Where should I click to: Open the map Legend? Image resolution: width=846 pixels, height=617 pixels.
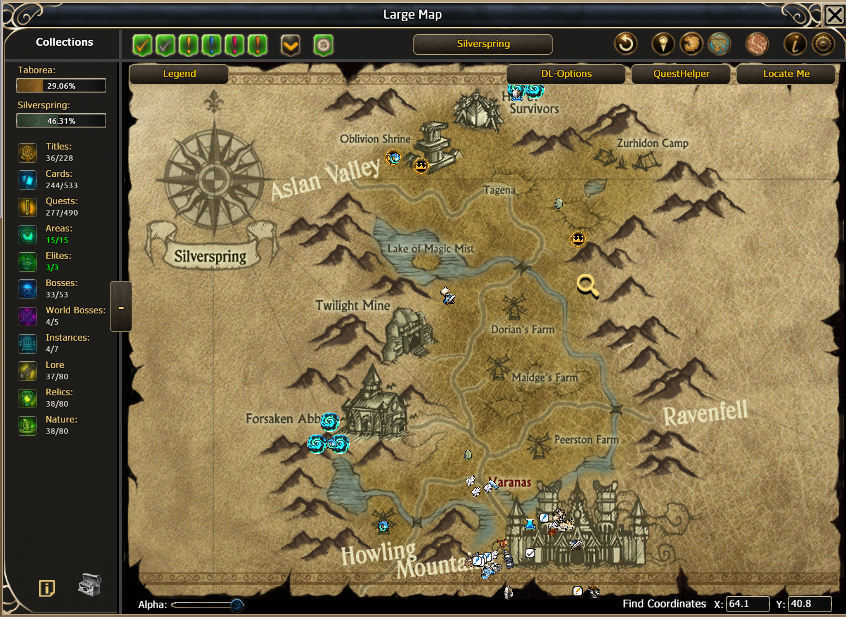click(x=179, y=74)
